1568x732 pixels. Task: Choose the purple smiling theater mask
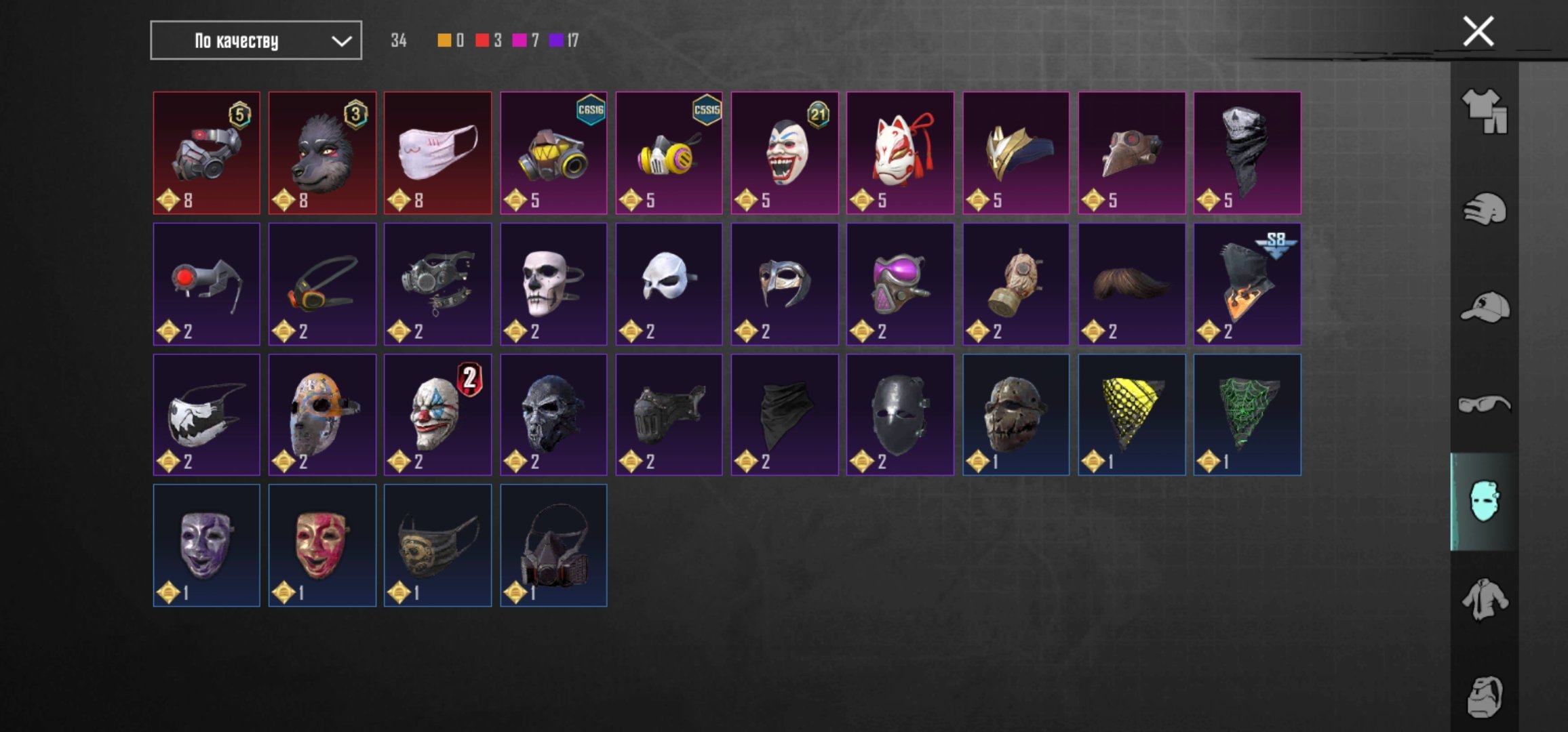click(206, 546)
